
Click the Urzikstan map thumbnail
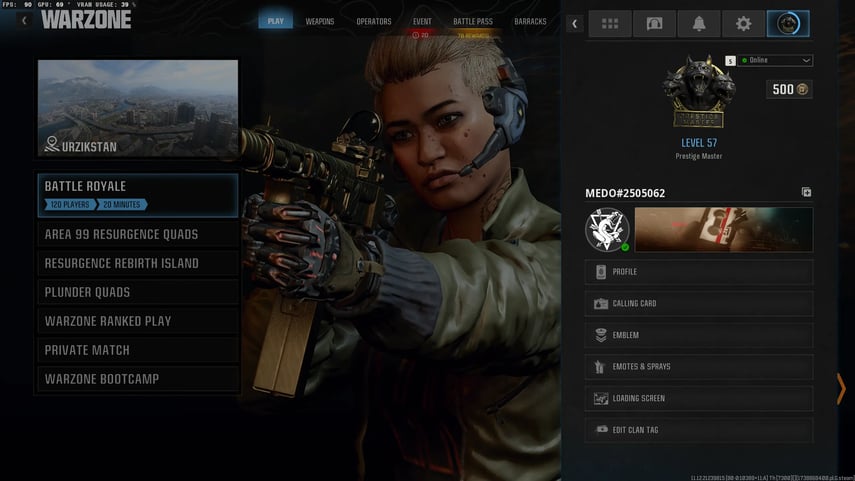point(138,108)
